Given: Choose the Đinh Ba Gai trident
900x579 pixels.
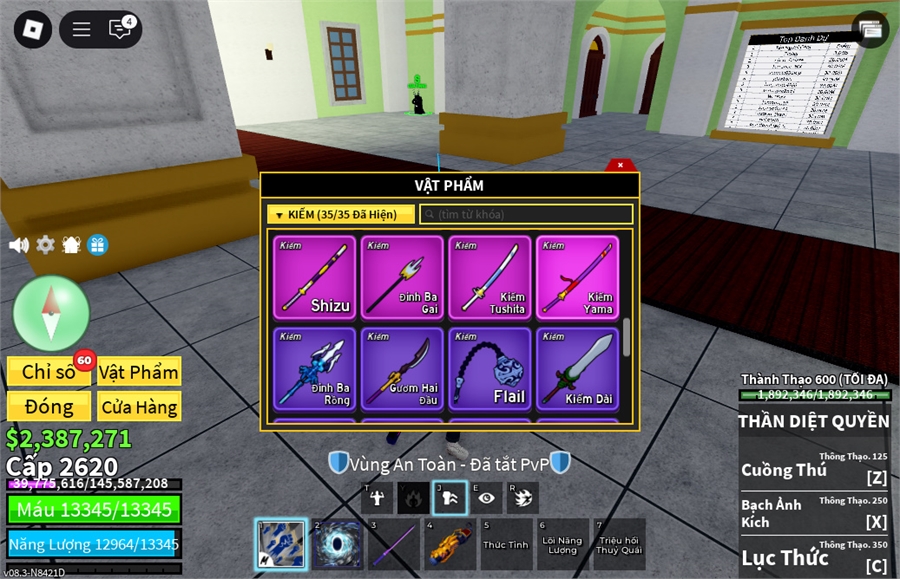Looking at the screenshot, I should (402, 277).
